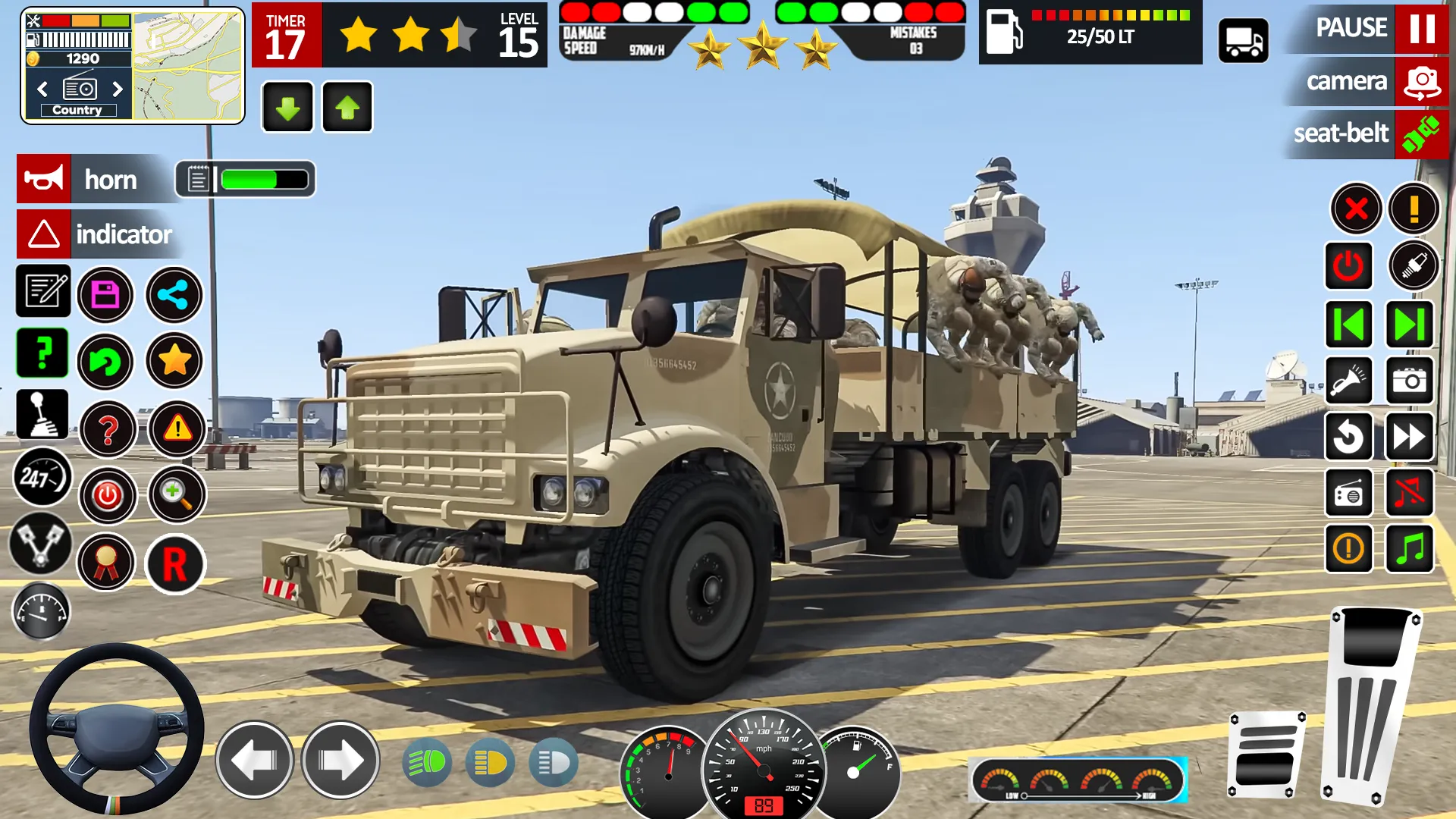Expand the green question-mark help panel
This screenshot has height=819, width=1456.
[x=42, y=353]
